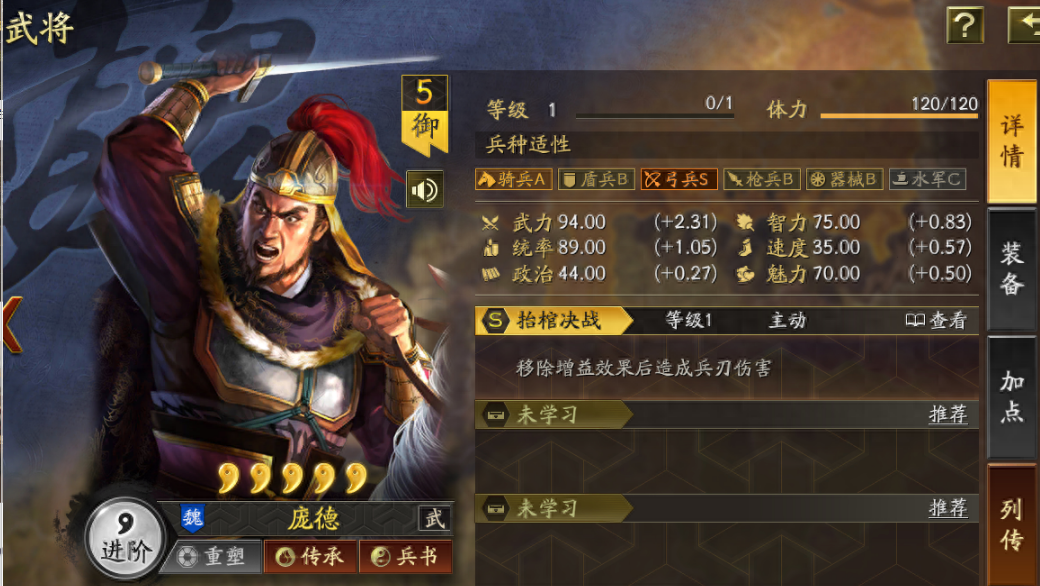Select the 抬棺决战 skill row

tap(556, 320)
